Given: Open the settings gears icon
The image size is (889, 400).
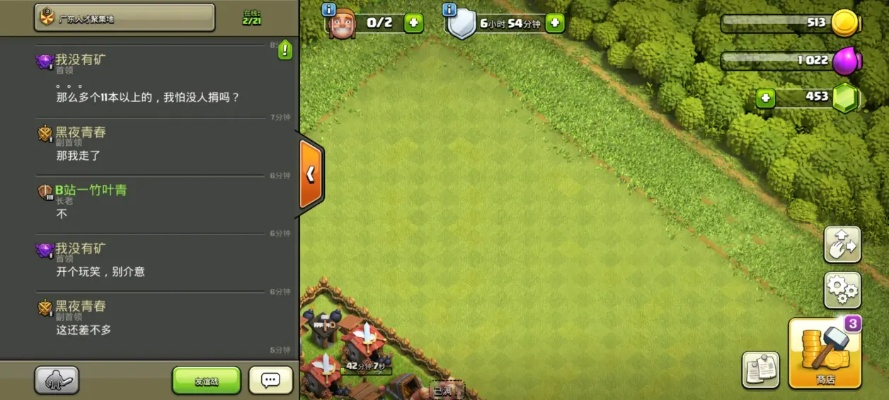Looking at the screenshot, I should click(842, 290).
